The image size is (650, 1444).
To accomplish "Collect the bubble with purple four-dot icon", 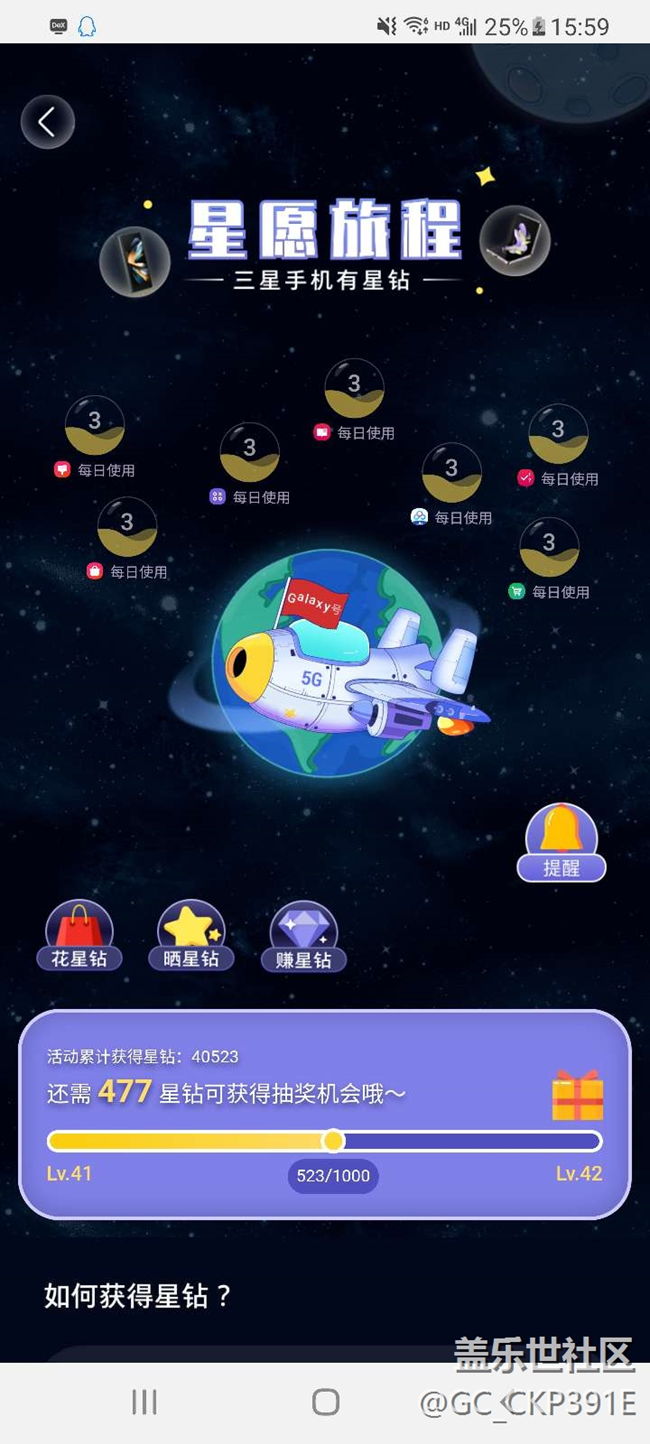I will (x=249, y=452).
